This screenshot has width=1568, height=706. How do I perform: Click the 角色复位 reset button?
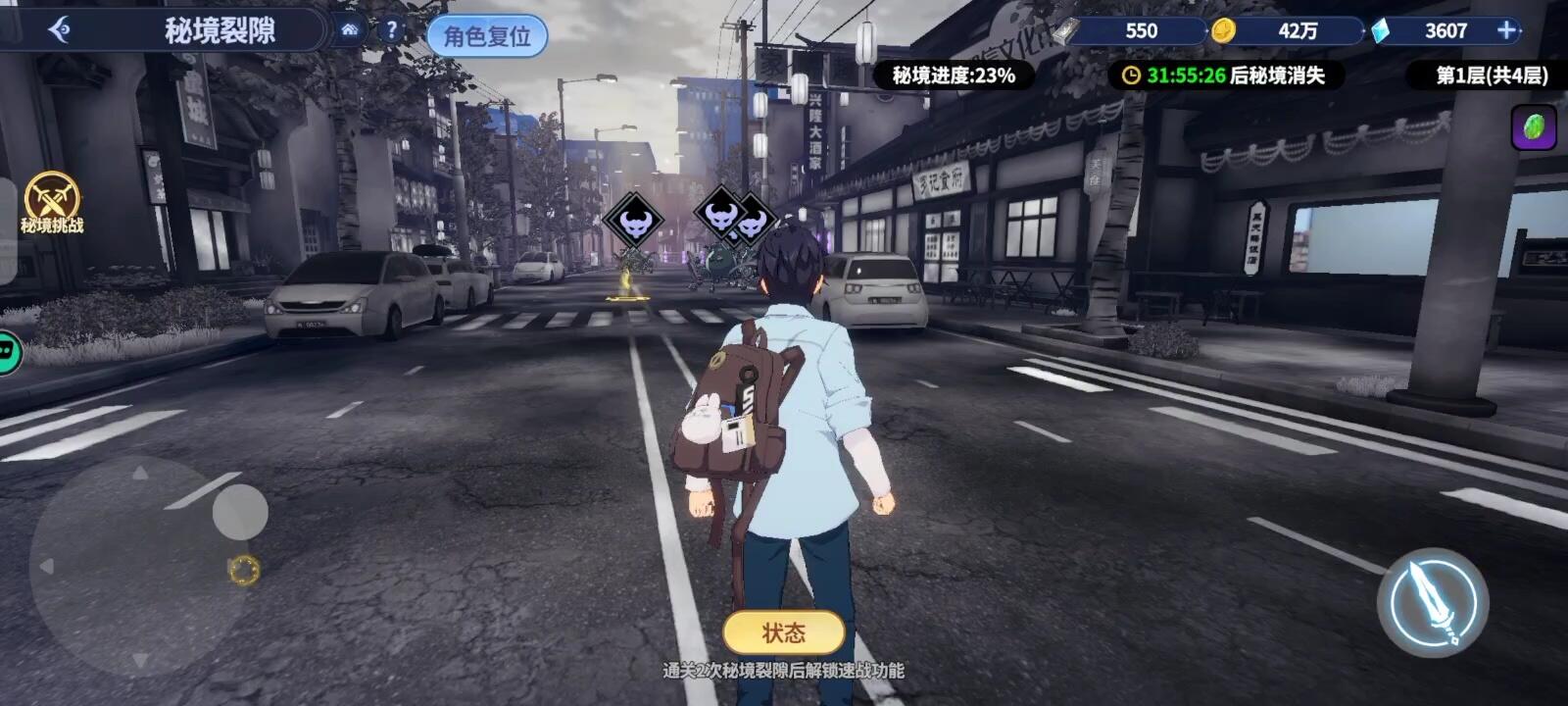coord(487,36)
